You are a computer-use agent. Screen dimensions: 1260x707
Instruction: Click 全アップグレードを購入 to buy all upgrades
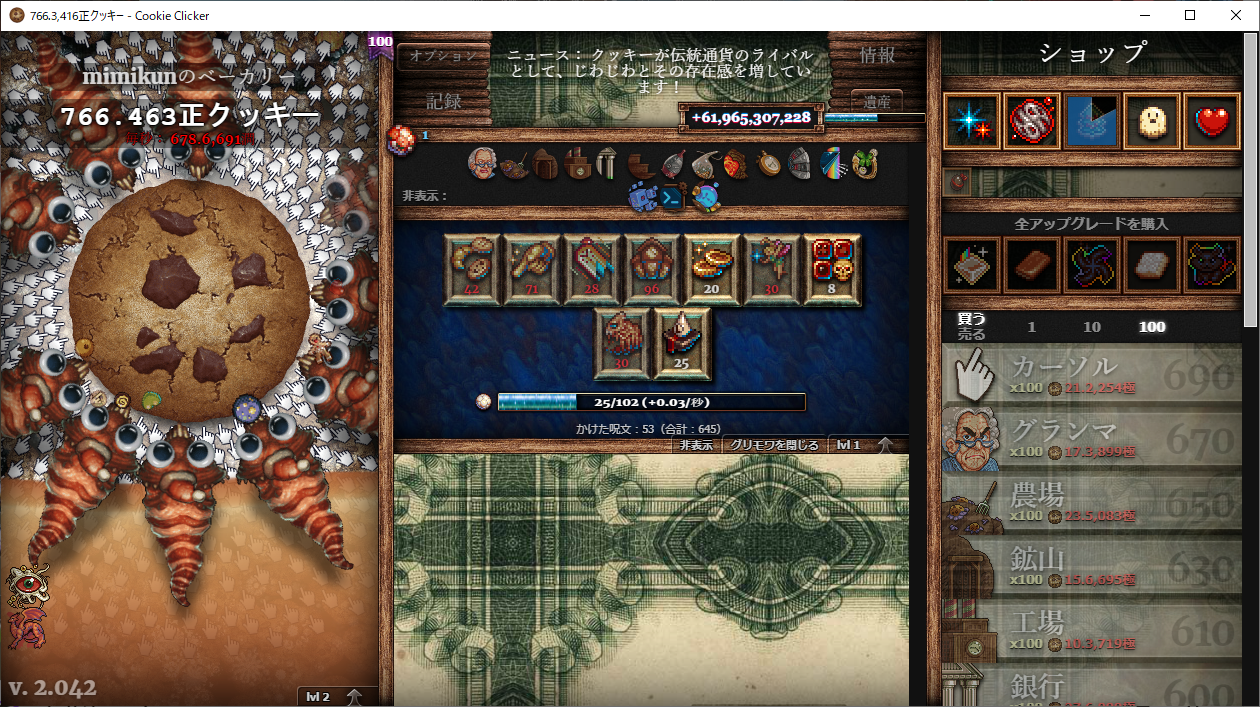(x=1090, y=224)
